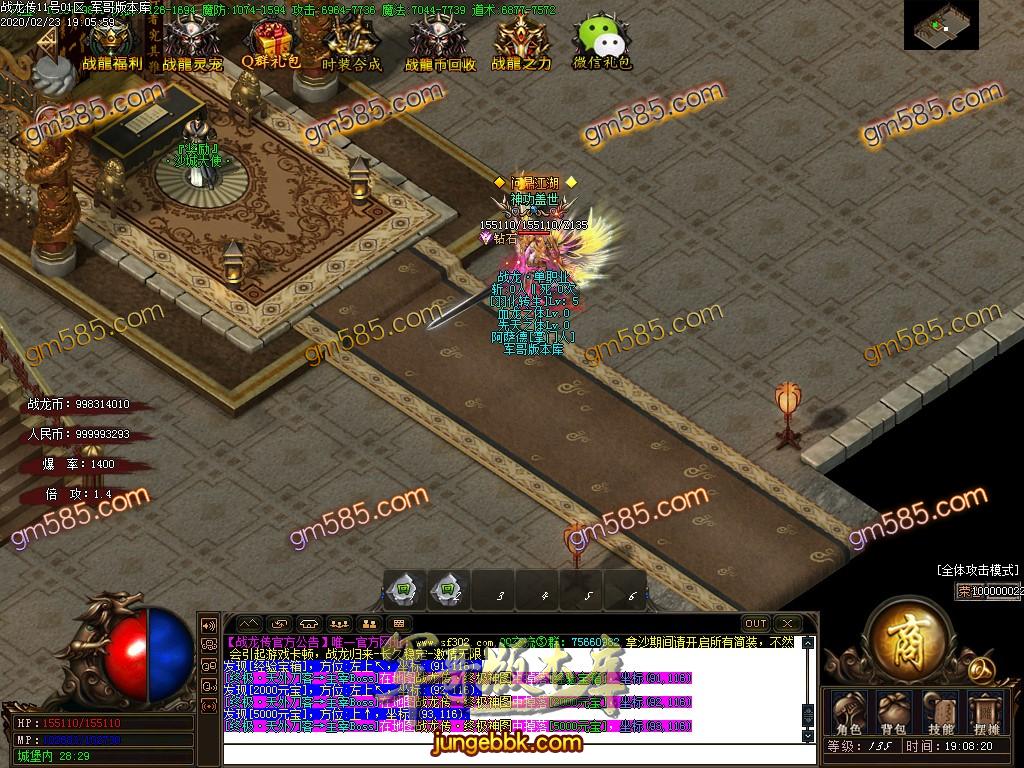Open the 微信礼包 WeChat gift pack
The width and height of the screenshot is (1024, 768).
coord(601,45)
